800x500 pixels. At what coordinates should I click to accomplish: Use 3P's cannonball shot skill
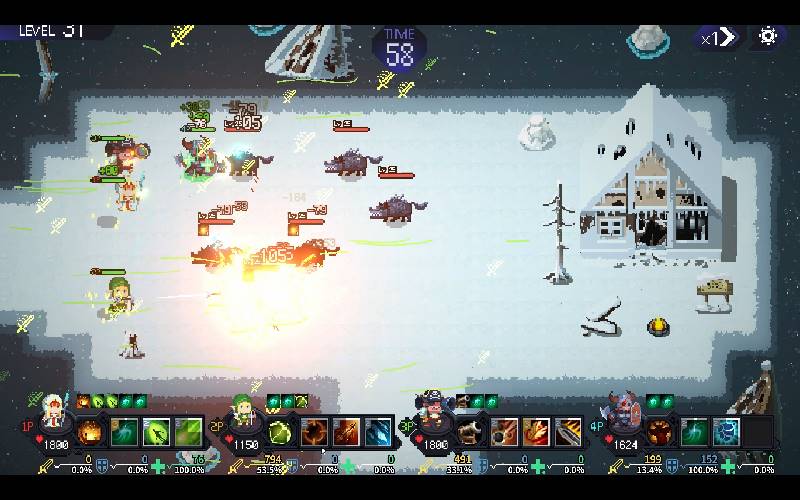tap(504, 433)
